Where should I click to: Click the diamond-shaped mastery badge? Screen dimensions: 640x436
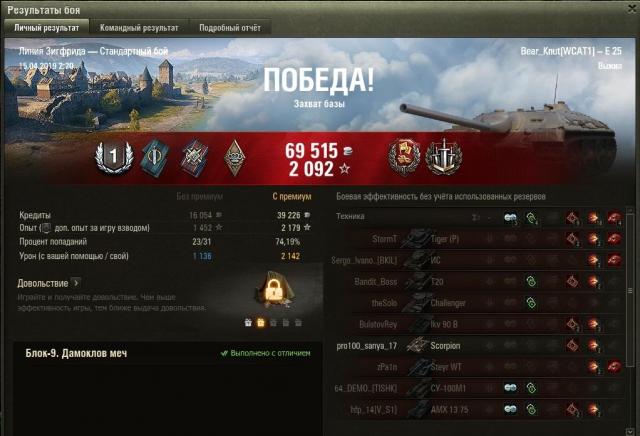click(x=233, y=156)
